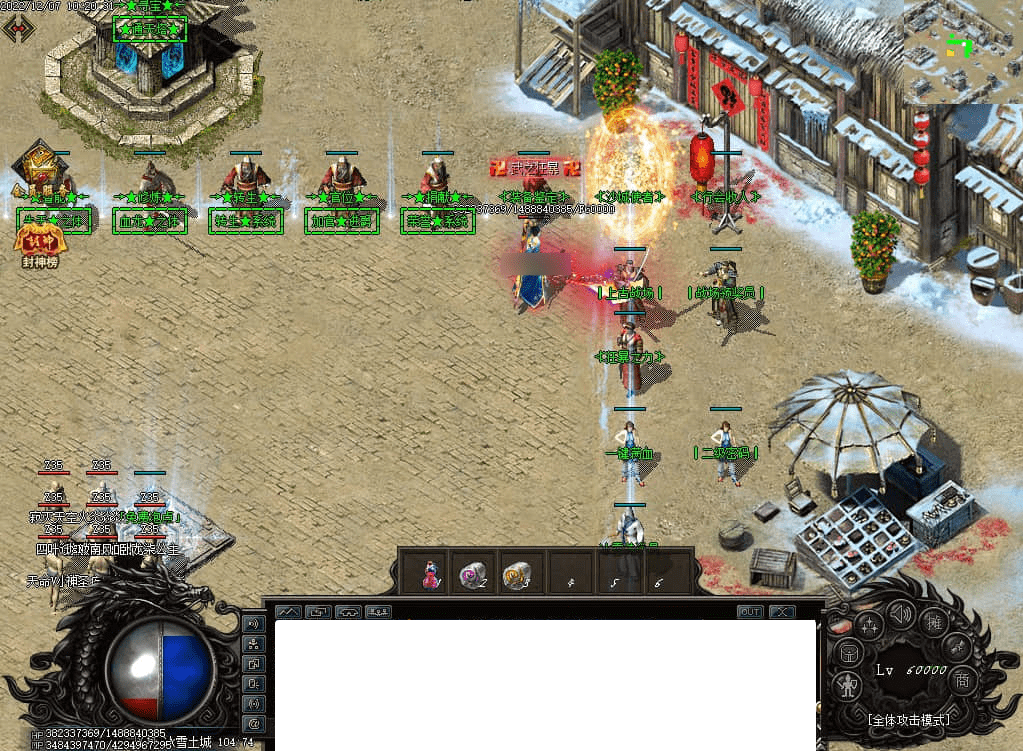Open the character equipment figure button
Viewport: 1023px width, 751px height.
tap(849, 685)
